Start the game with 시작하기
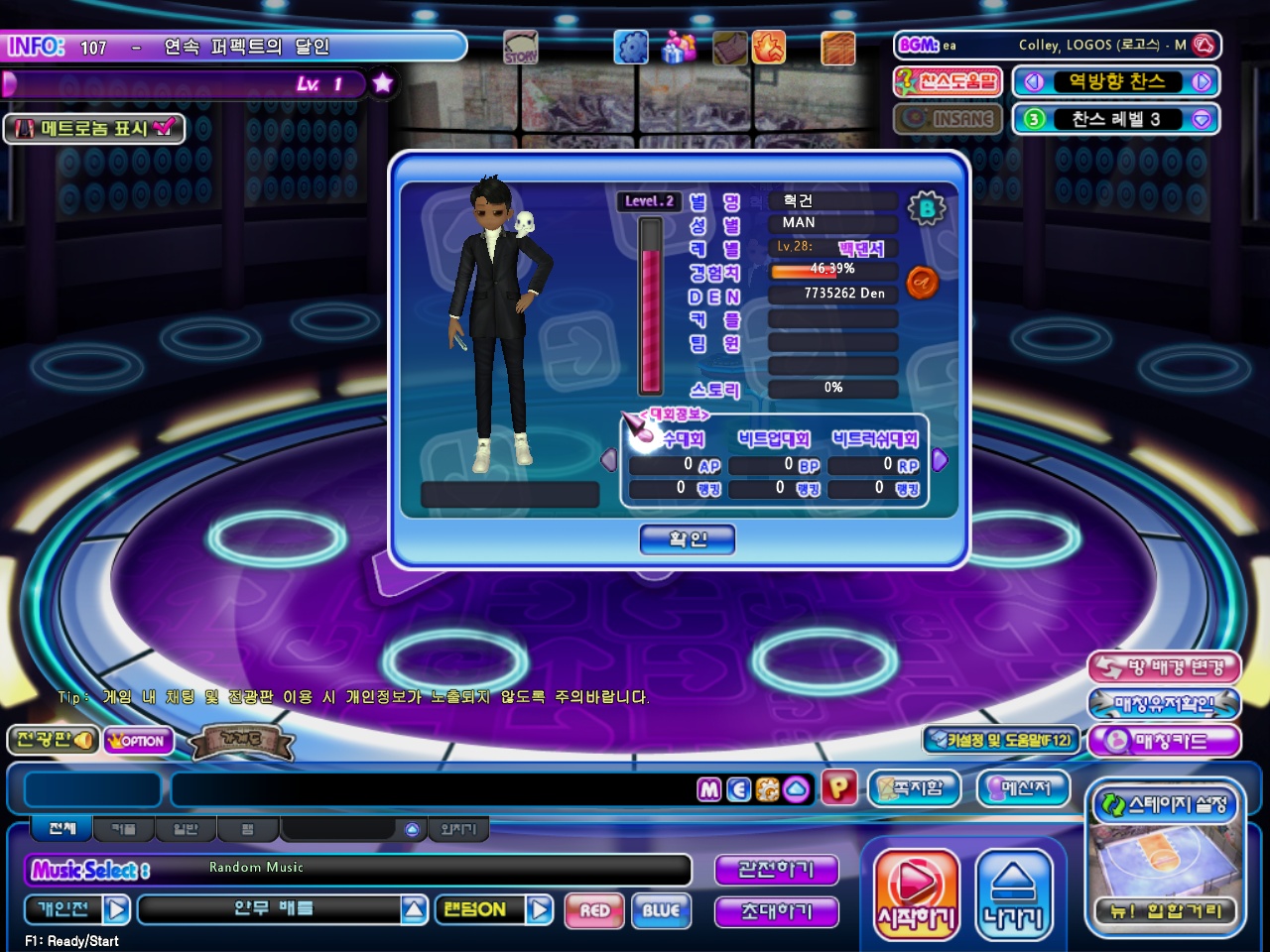This screenshot has height=952, width=1270. click(x=916, y=893)
